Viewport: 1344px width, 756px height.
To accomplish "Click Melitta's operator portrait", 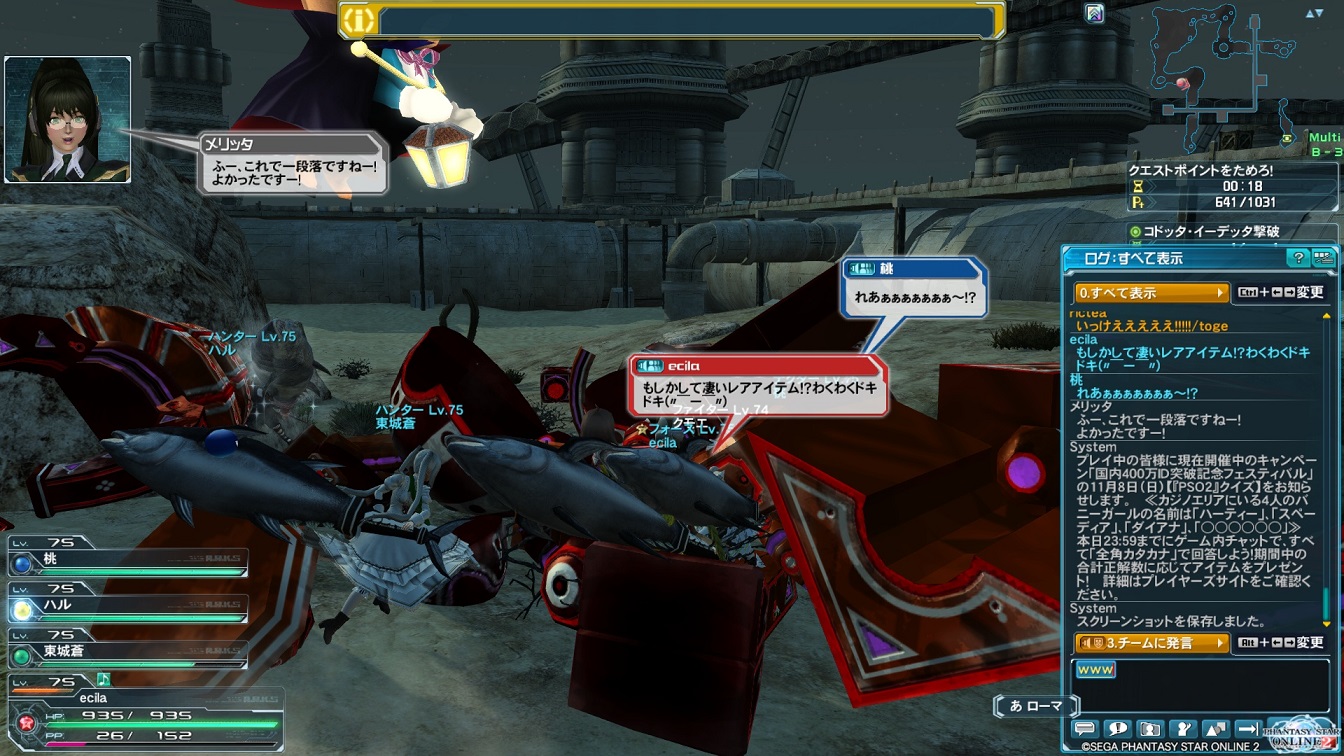I will [67, 119].
